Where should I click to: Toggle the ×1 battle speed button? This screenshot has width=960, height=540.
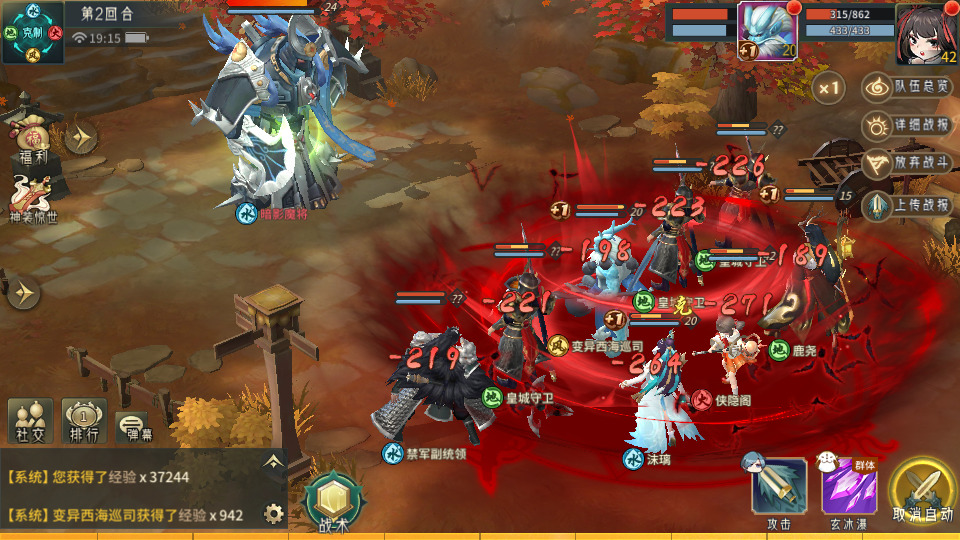(828, 87)
